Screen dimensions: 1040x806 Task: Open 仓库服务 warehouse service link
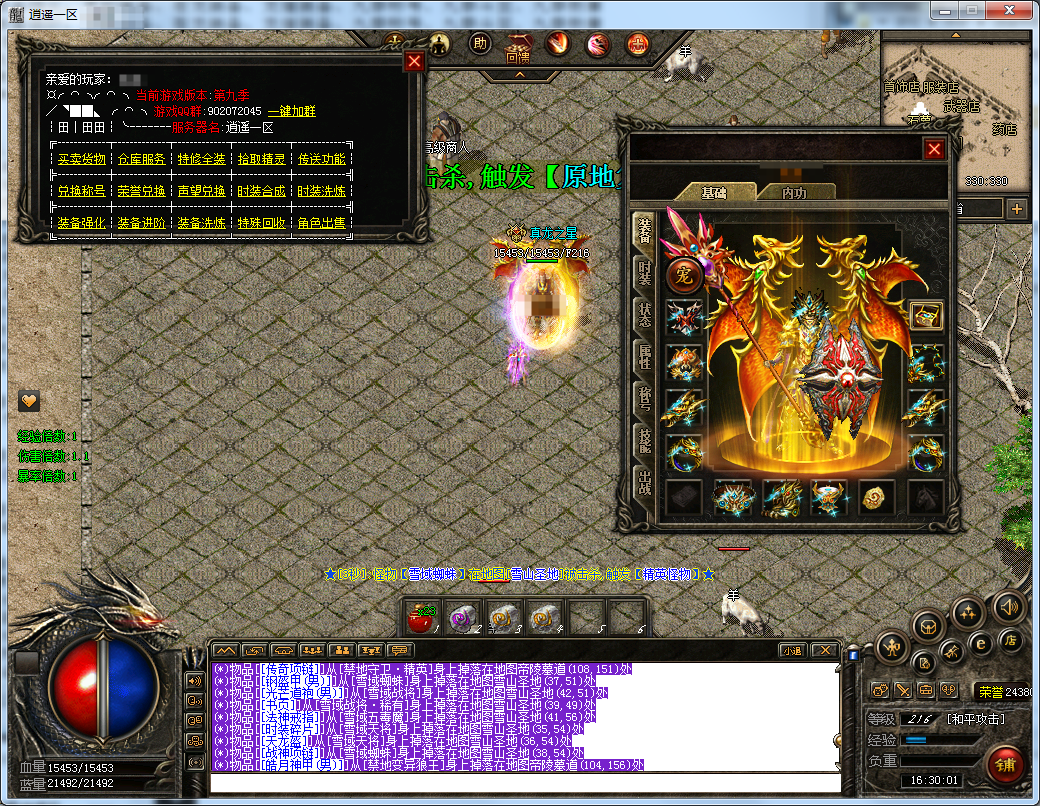(x=141, y=159)
